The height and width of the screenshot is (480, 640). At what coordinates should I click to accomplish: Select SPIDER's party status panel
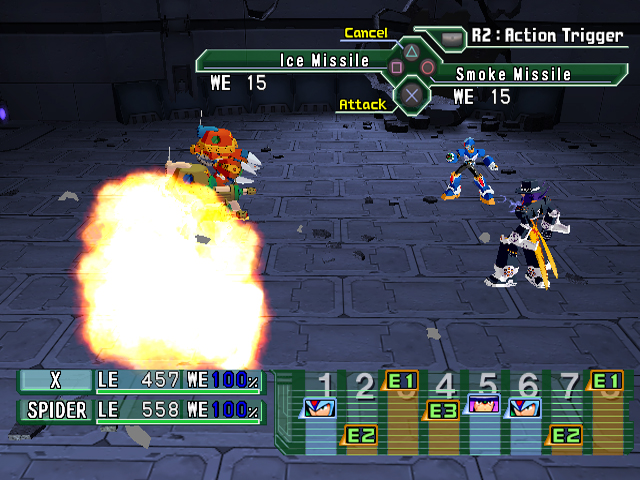[141, 411]
